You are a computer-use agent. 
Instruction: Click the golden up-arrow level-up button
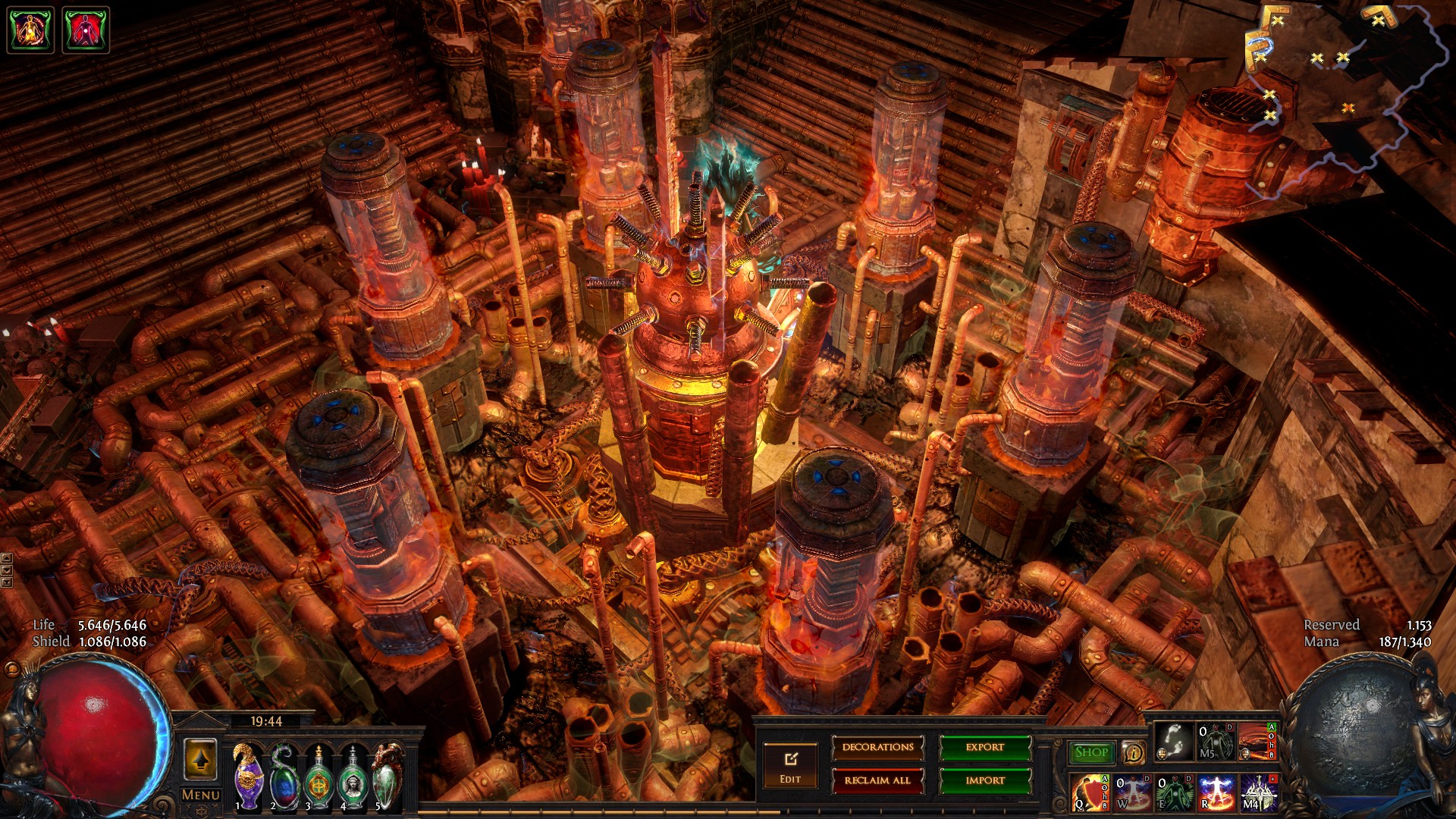tap(200, 759)
